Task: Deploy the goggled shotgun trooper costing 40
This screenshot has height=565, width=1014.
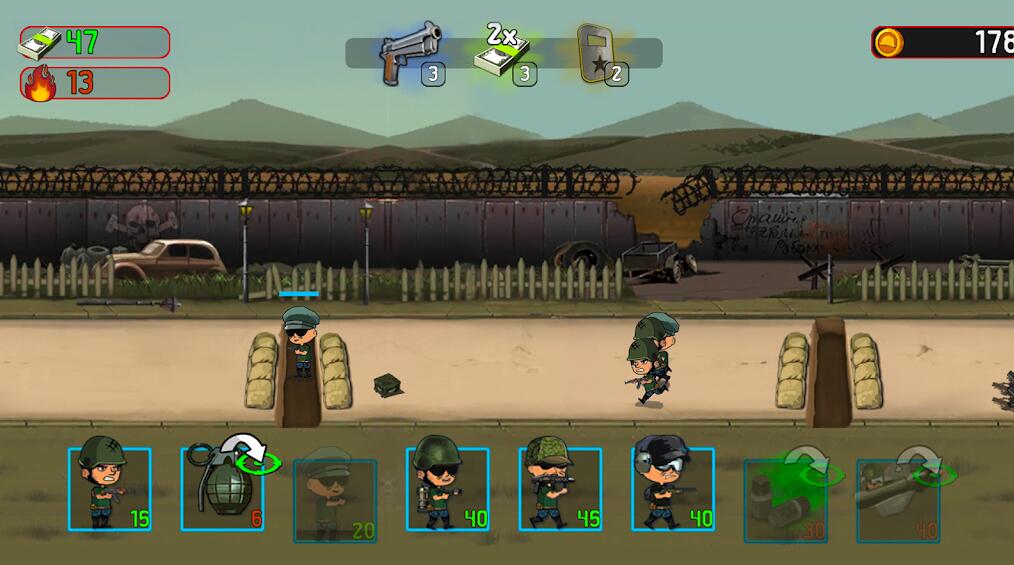Action: [x=673, y=489]
